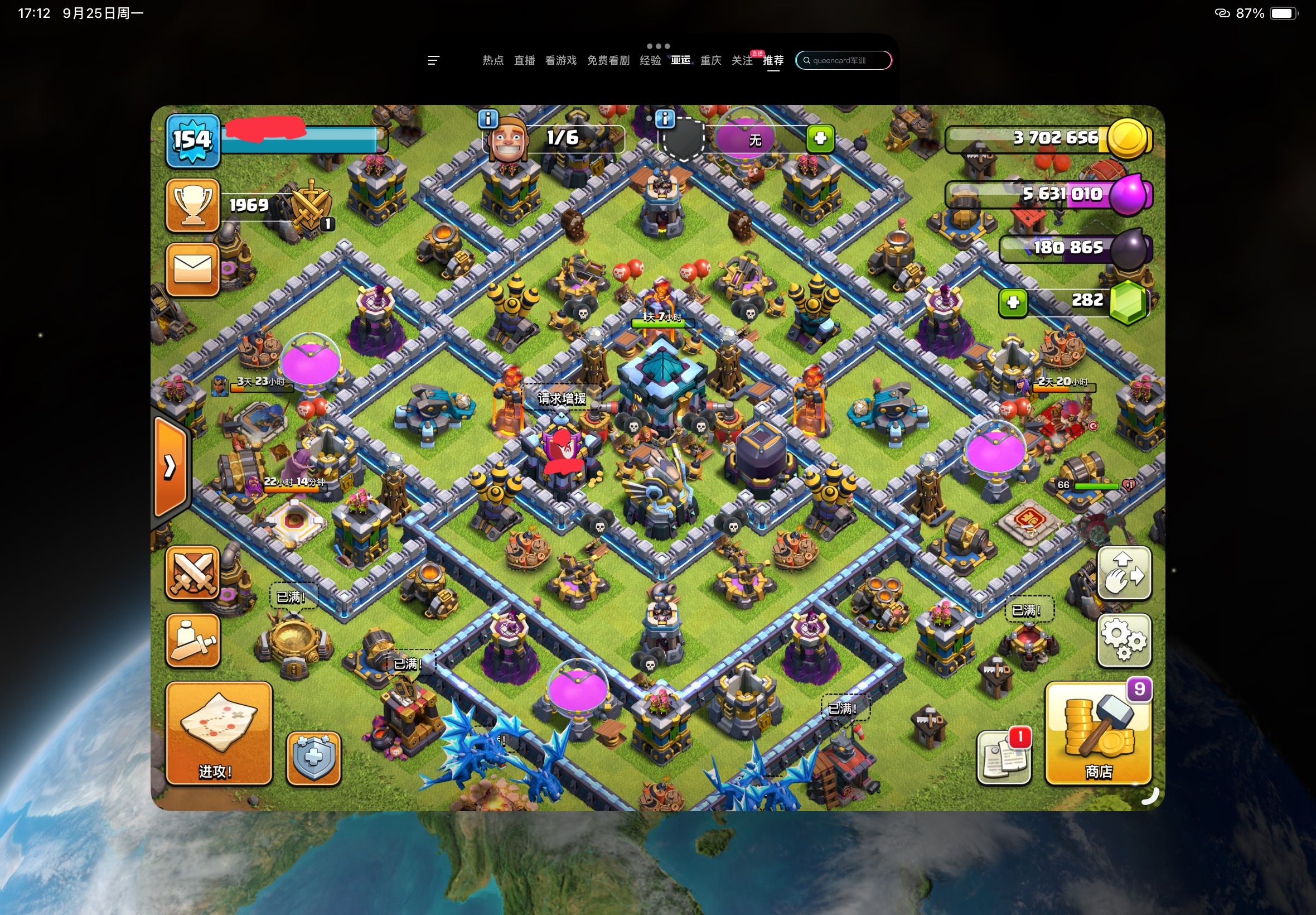Tap the Attack map button
Viewport: 1316px width, 915px height.
click(x=218, y=733)
